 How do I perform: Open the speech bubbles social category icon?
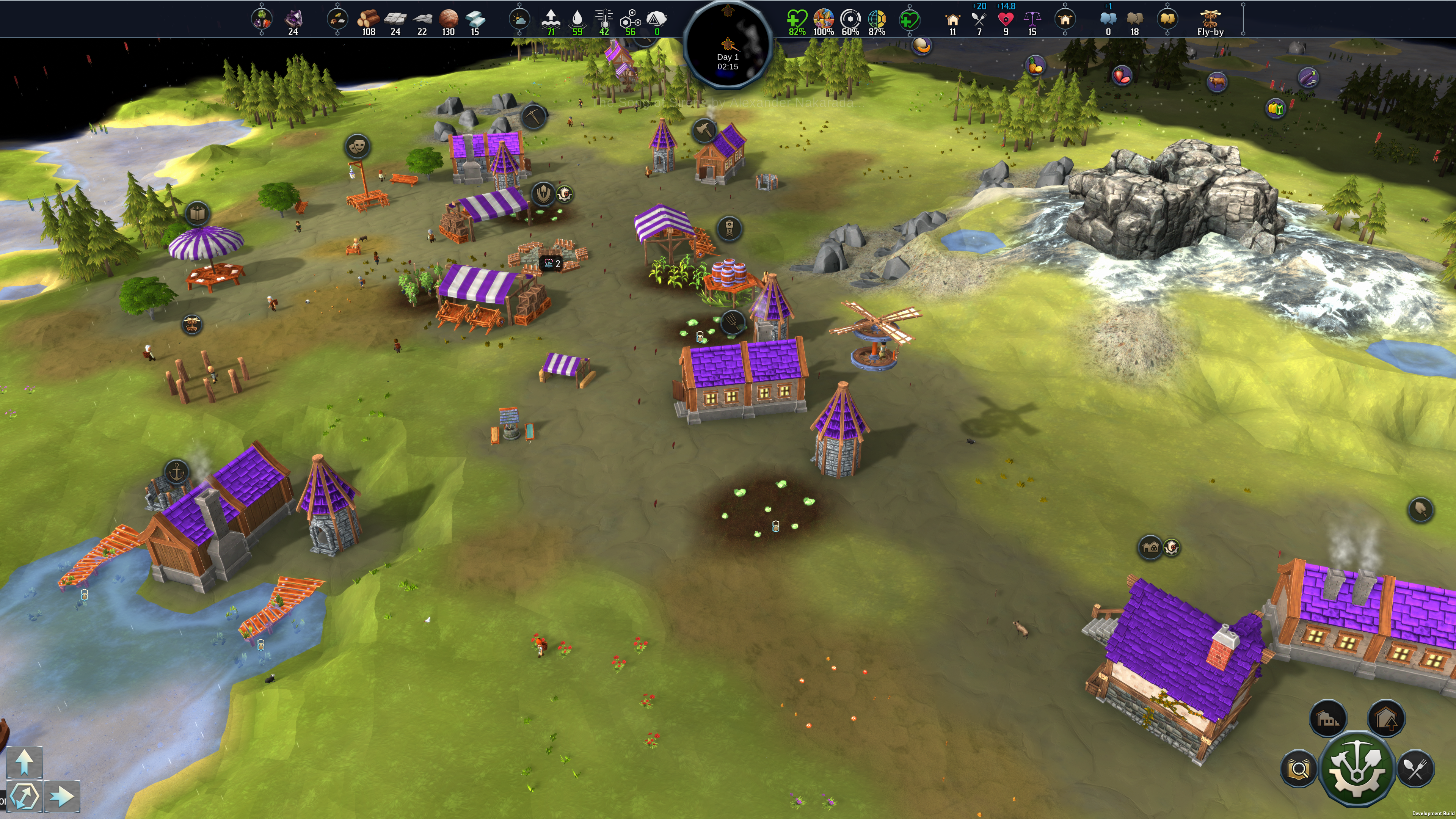[1167, 19]
